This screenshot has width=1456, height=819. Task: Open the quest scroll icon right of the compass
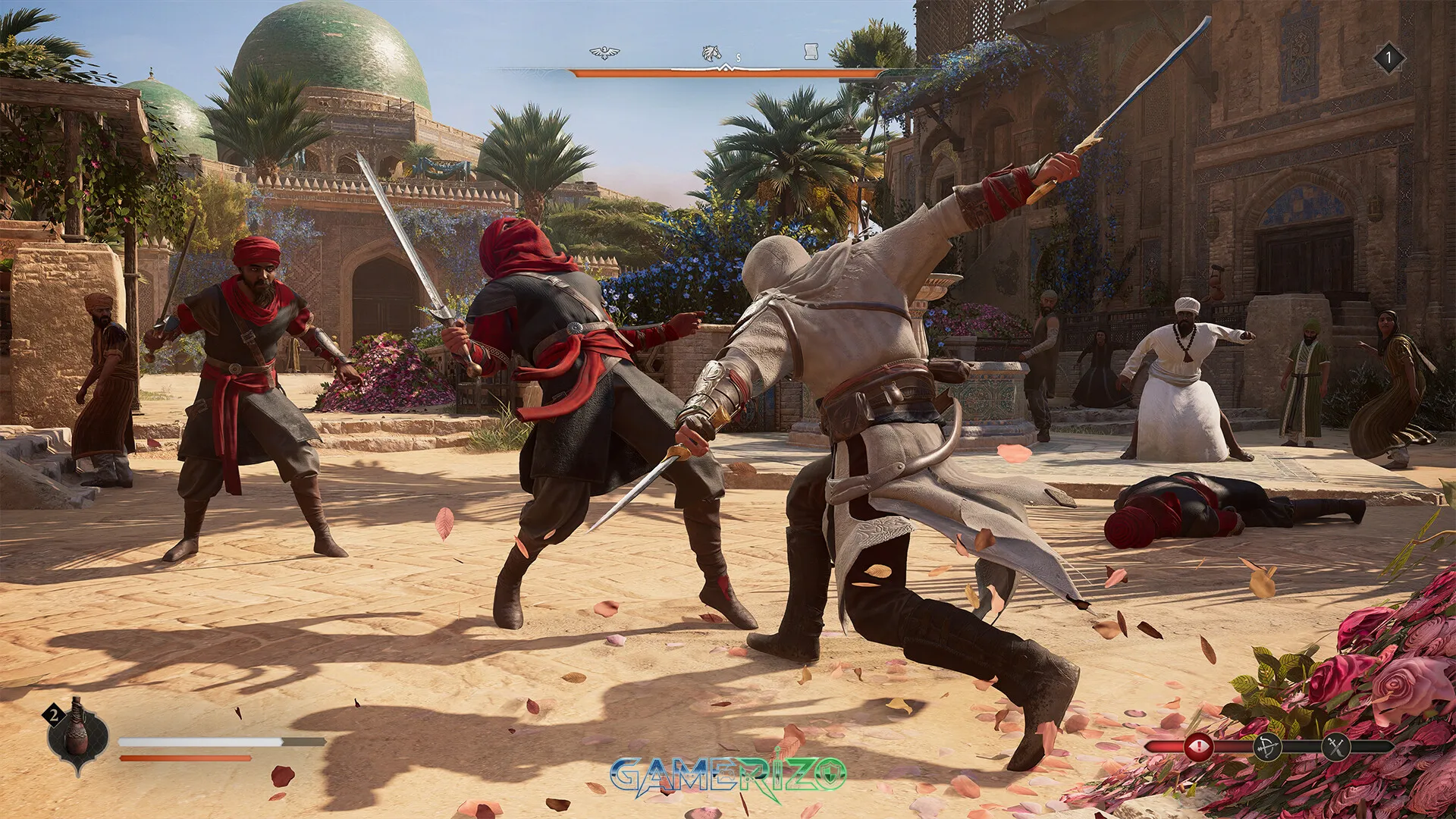[811, 52]
